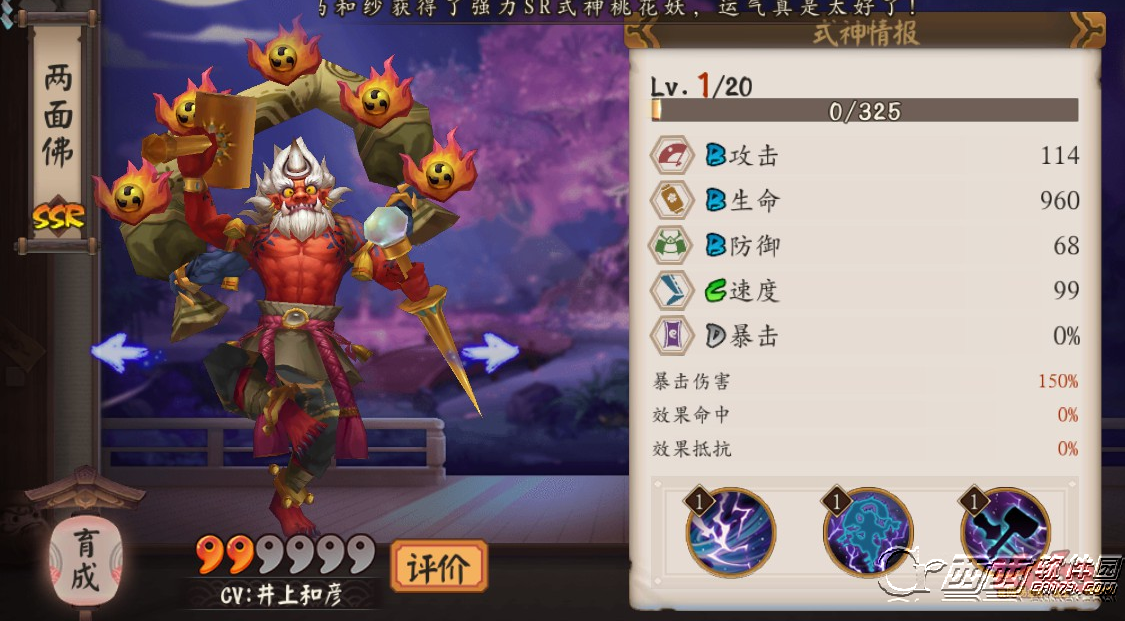The image size is (1125, 621).
Task: Select the thunder hammer skill icon
Action: pos(1004,533)
